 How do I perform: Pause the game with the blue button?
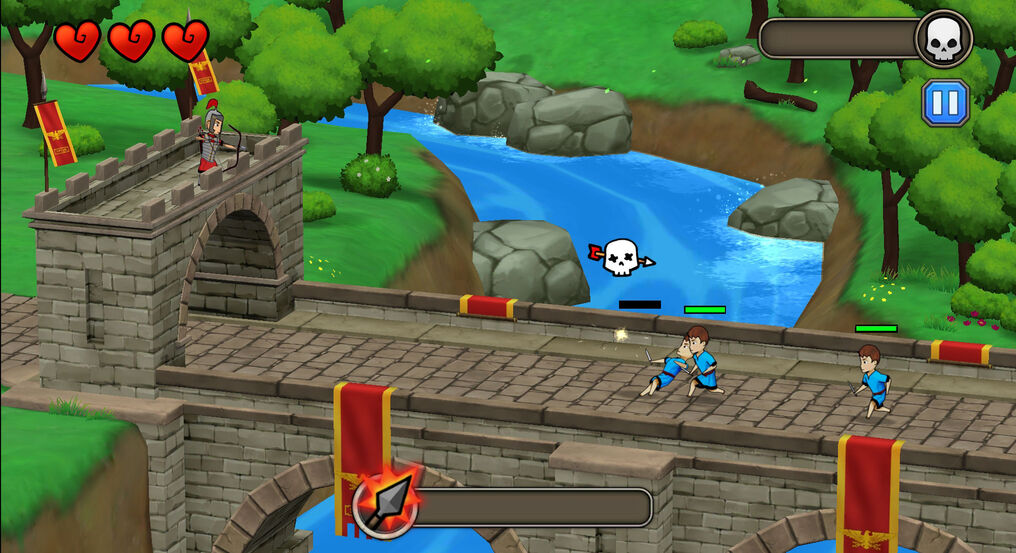point(945,102)
